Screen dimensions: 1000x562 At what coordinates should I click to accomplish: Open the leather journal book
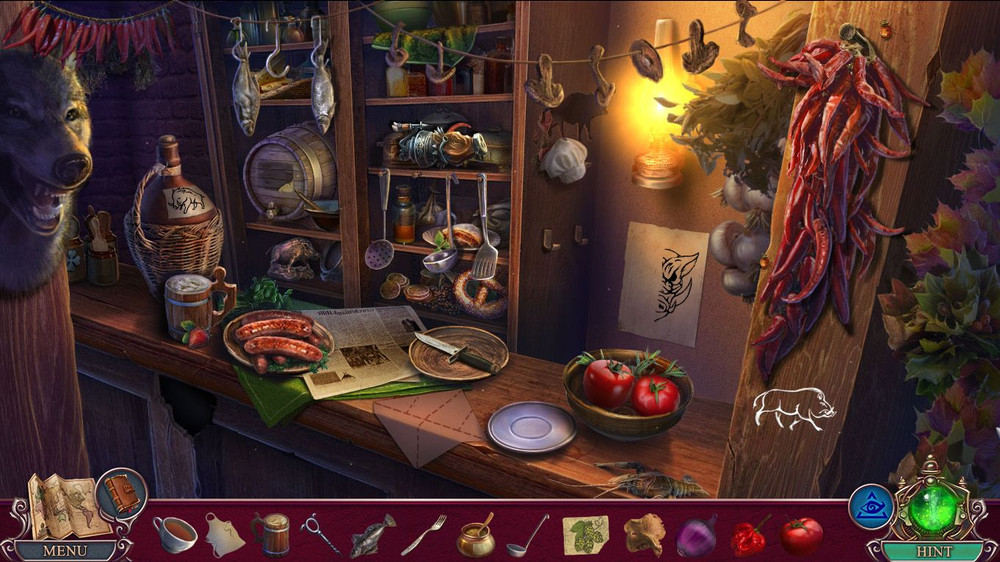pos(122,494)
